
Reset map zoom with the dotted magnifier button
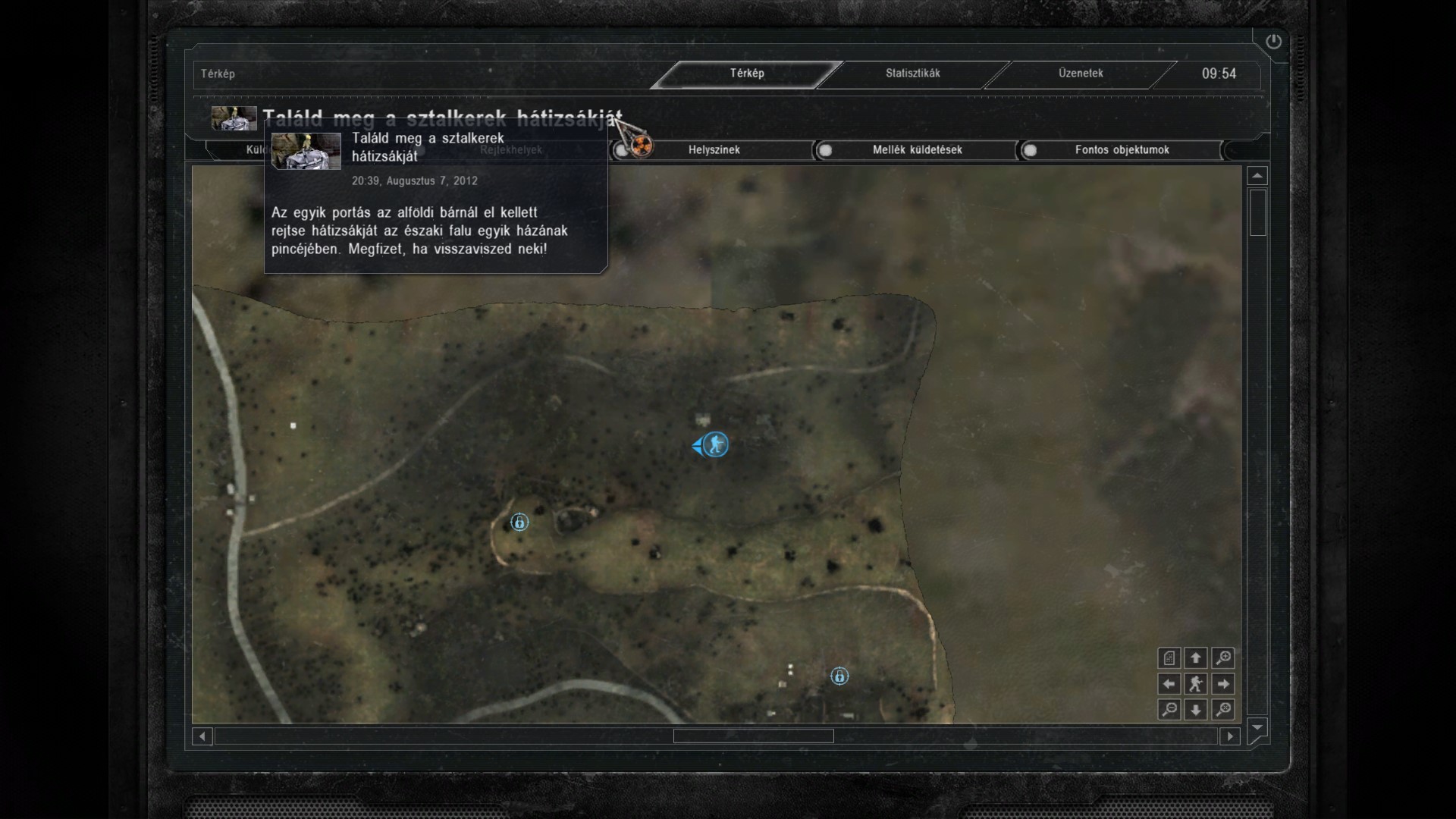tap(1222, 710)
